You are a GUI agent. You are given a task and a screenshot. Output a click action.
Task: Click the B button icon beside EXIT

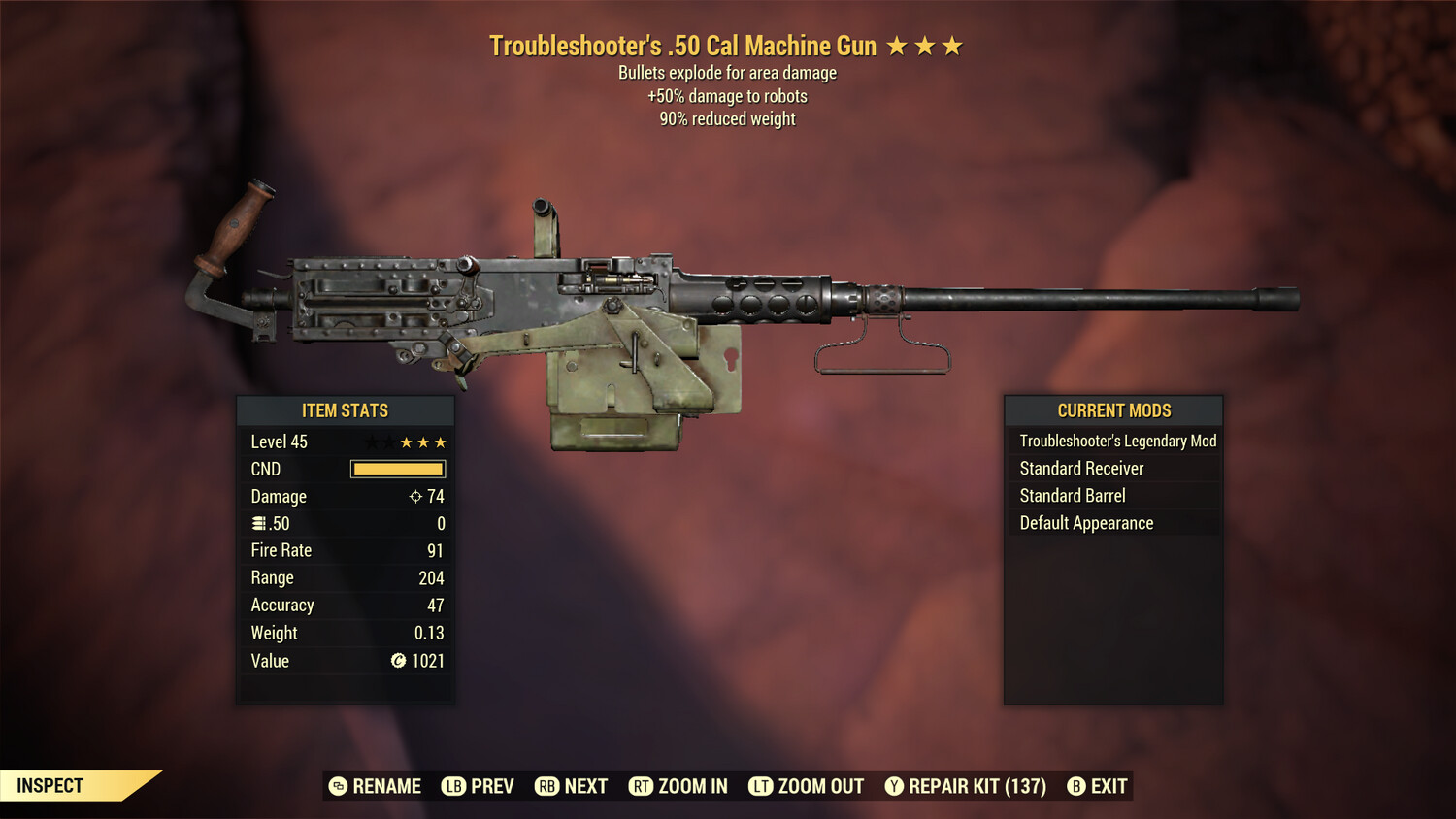tap(1075, 786)
